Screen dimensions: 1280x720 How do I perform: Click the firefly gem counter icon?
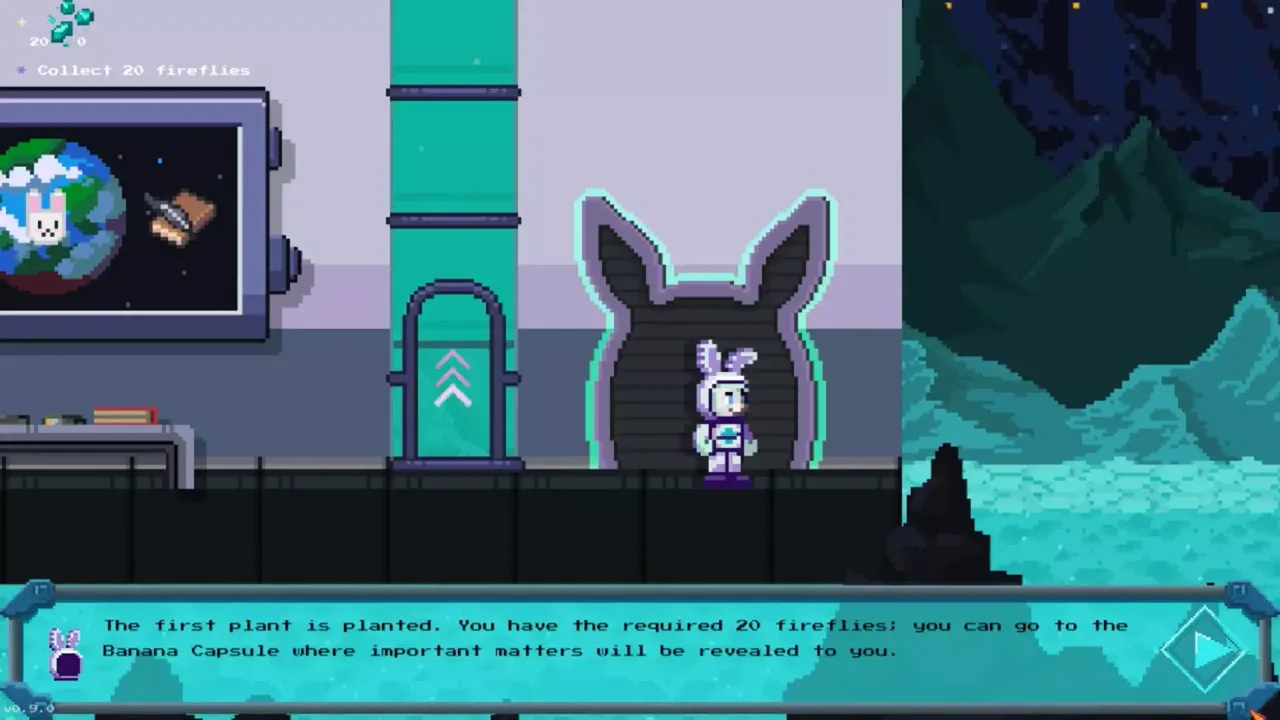(62, 22)
